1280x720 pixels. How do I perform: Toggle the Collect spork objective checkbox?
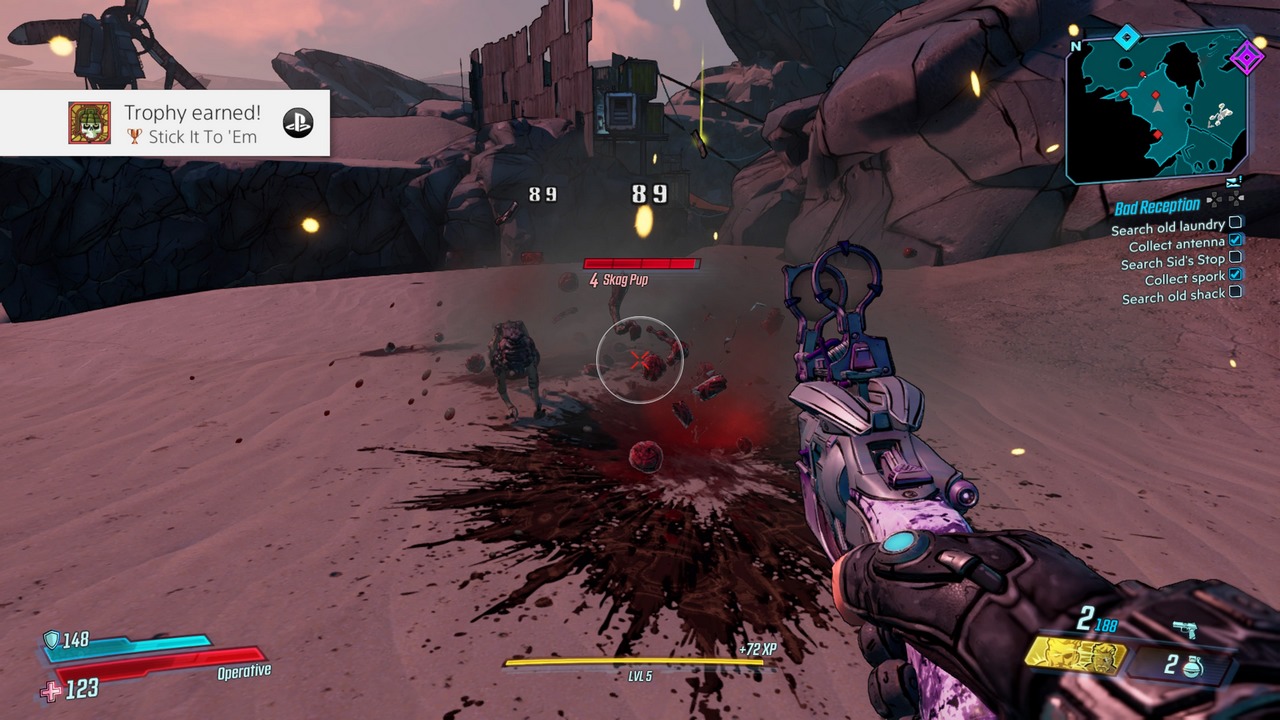[1236, 274]
